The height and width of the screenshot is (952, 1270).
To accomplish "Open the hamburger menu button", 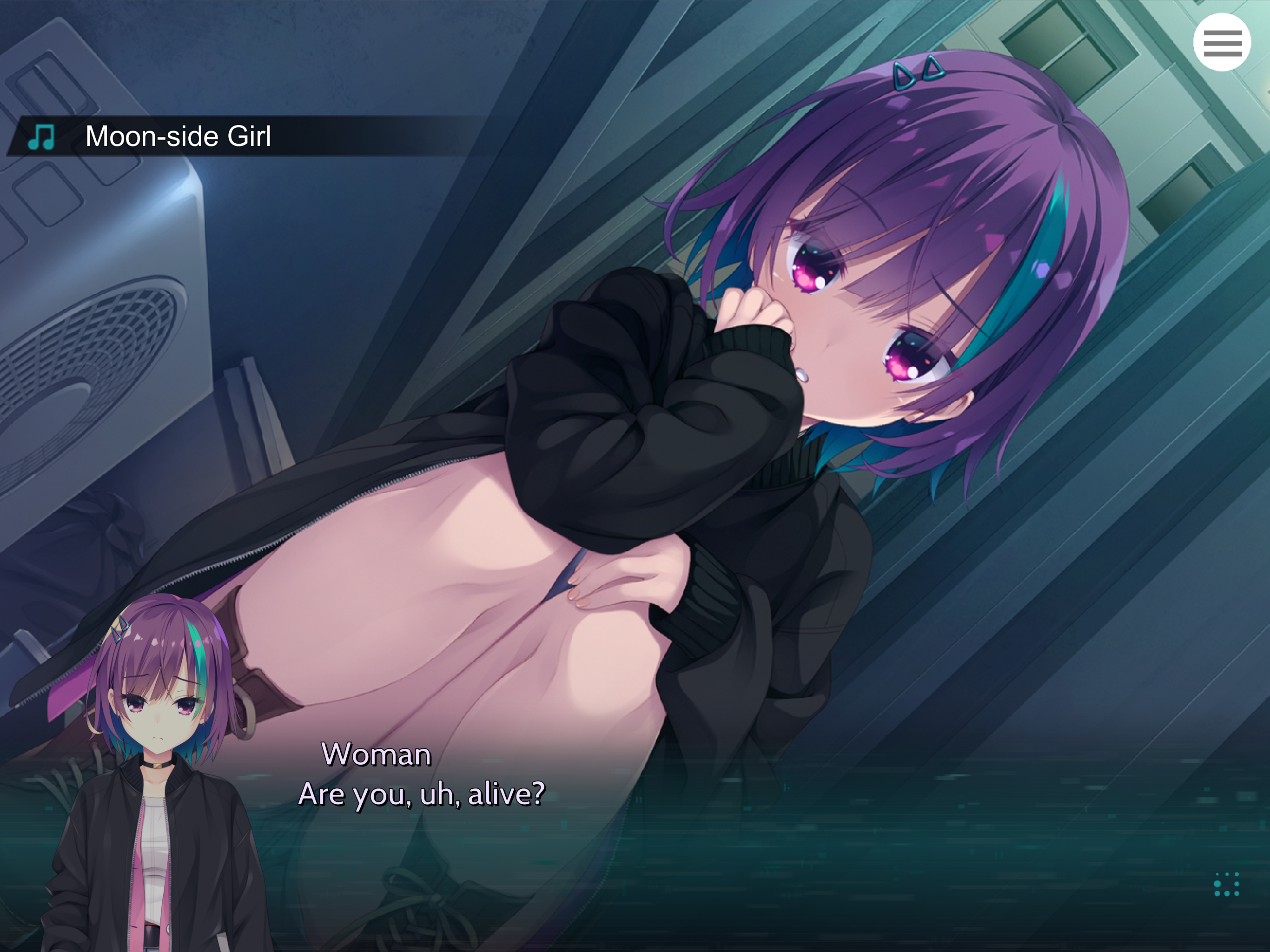I will click(1222, 42).
